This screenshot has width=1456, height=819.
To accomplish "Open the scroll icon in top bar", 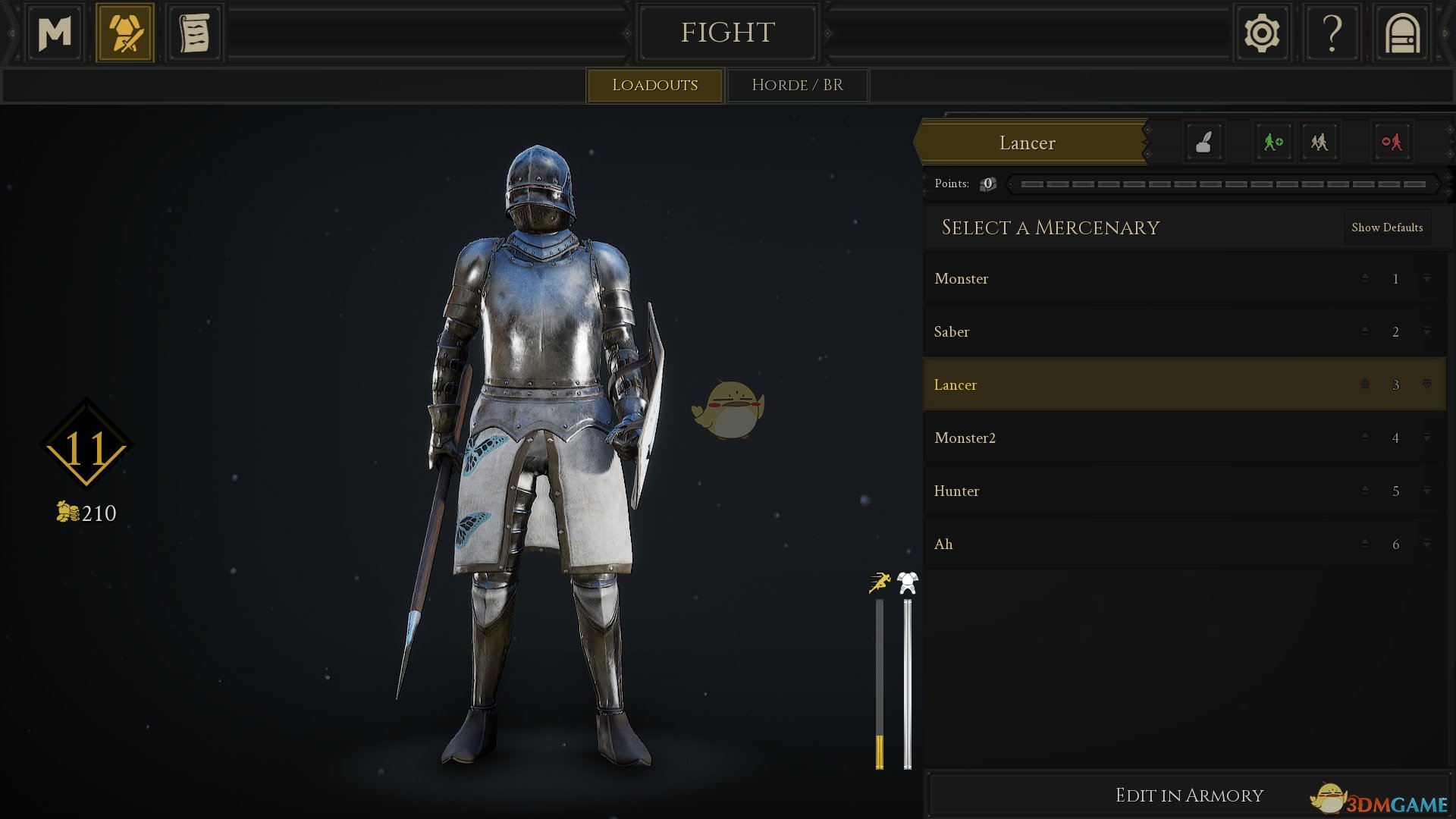I will pyautogui.click(x=194, y=33).
